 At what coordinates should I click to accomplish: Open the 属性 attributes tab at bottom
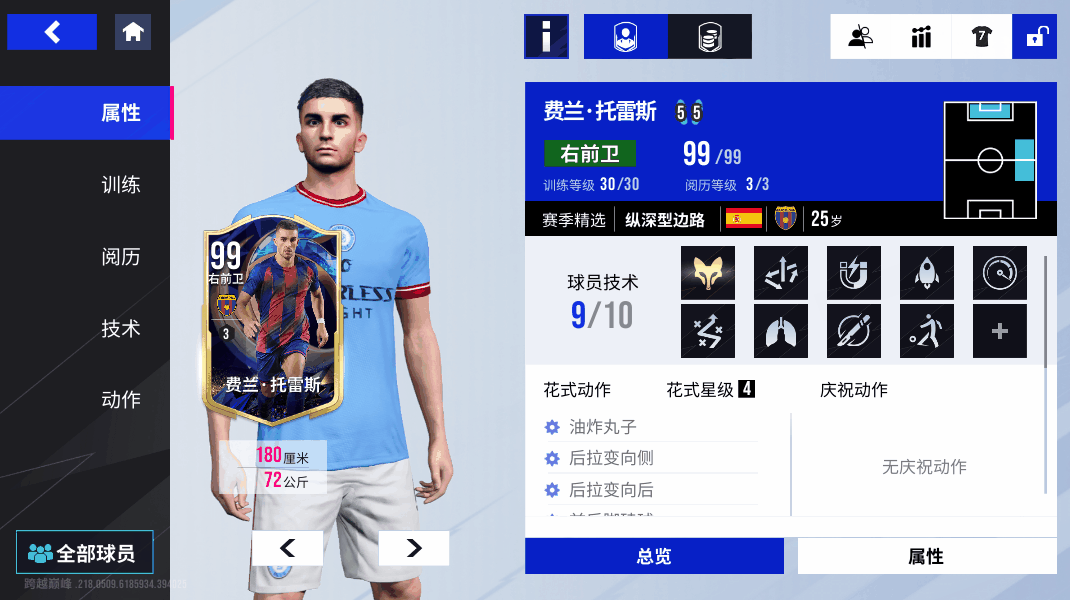click(x=926, y=557)
